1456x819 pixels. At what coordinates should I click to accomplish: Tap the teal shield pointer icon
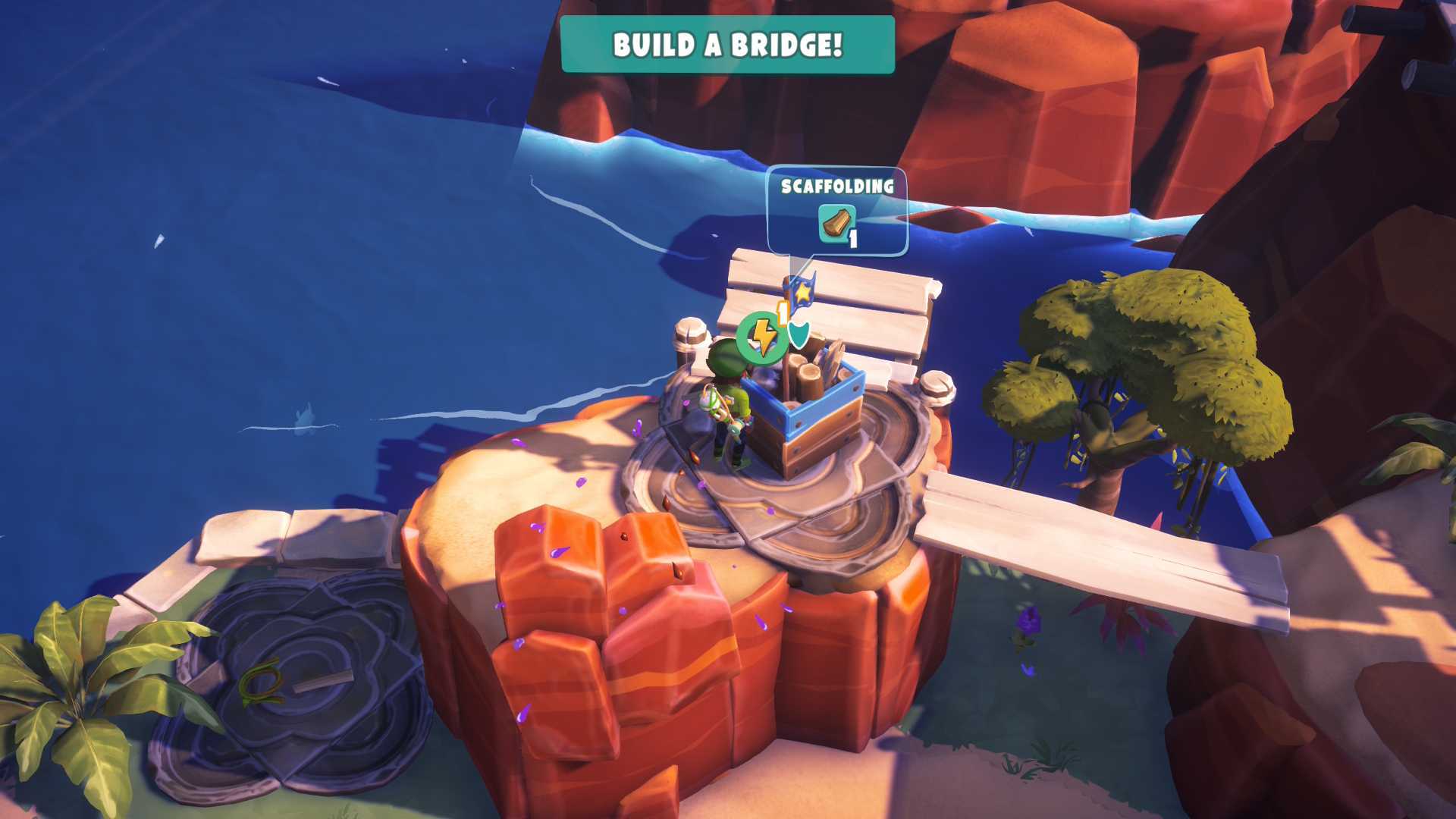pos(799,335)
